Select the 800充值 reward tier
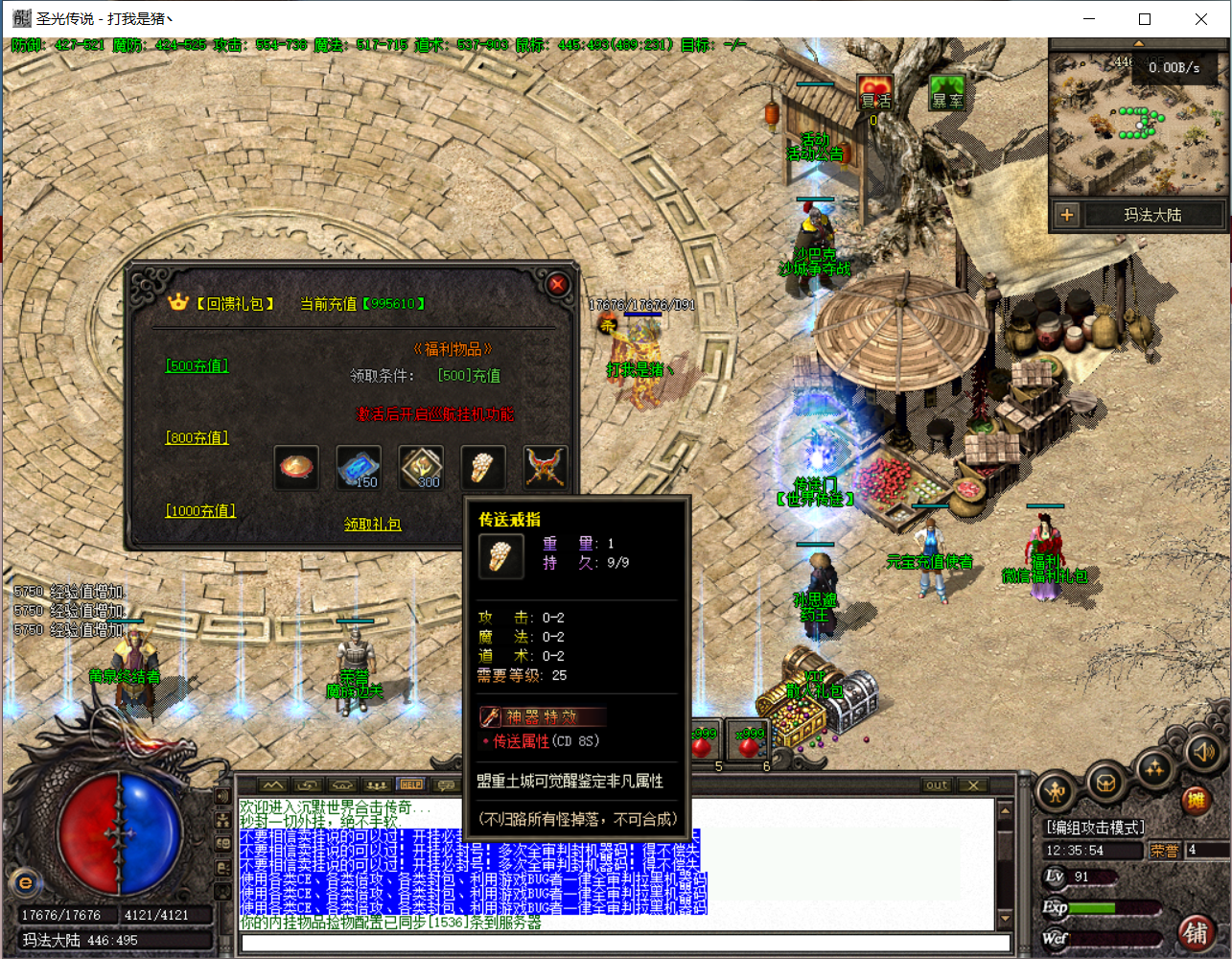Viewport: 1232px width, 959px height. click(x=198, y=437)
